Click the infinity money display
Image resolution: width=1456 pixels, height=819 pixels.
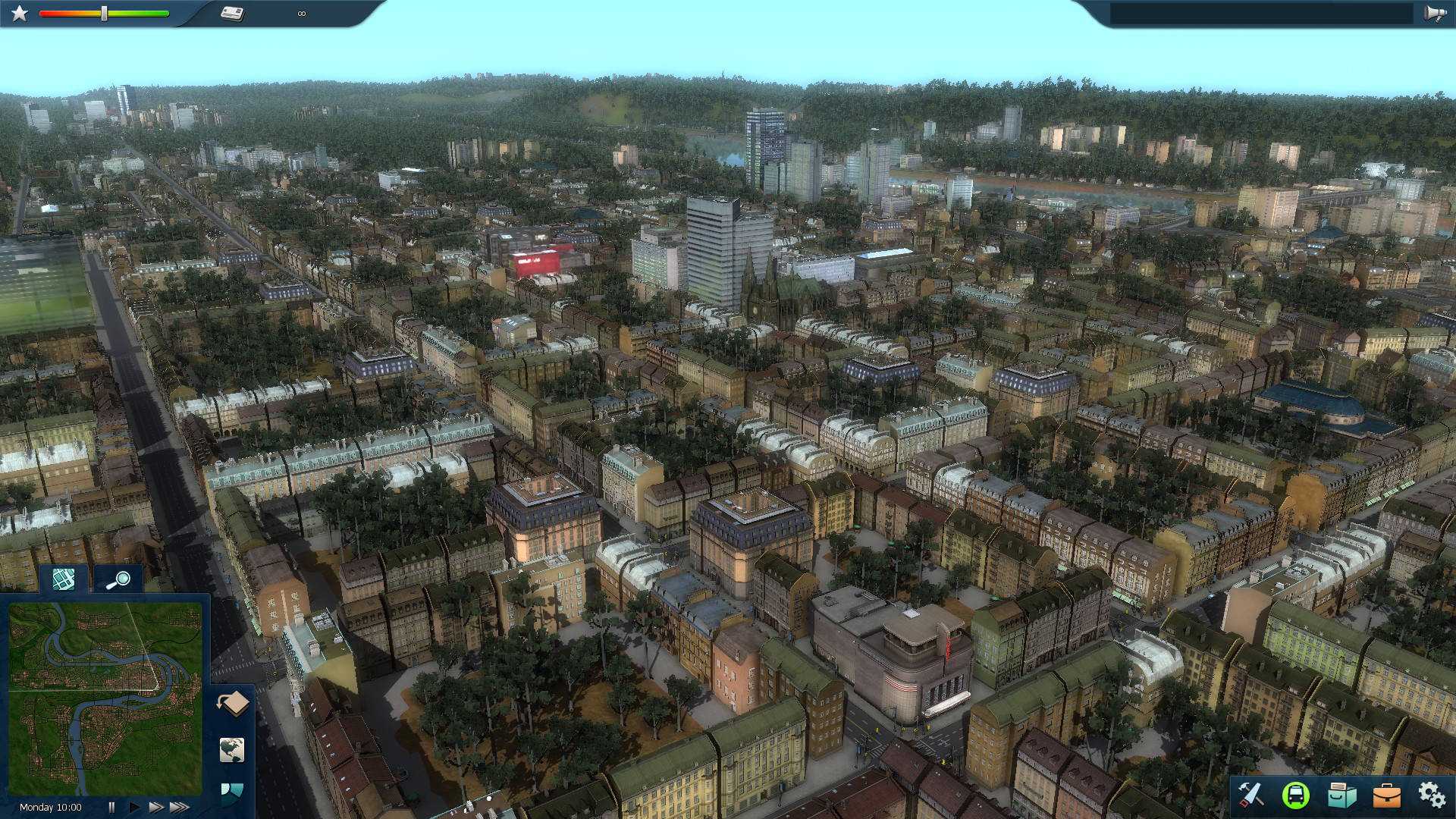[x=301, y=12]
